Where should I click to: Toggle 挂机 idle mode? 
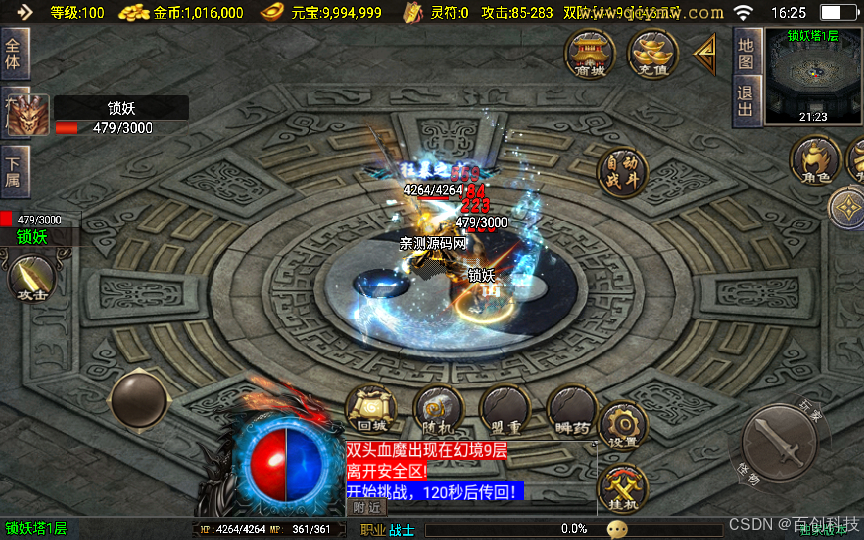(x=623, y=488)
